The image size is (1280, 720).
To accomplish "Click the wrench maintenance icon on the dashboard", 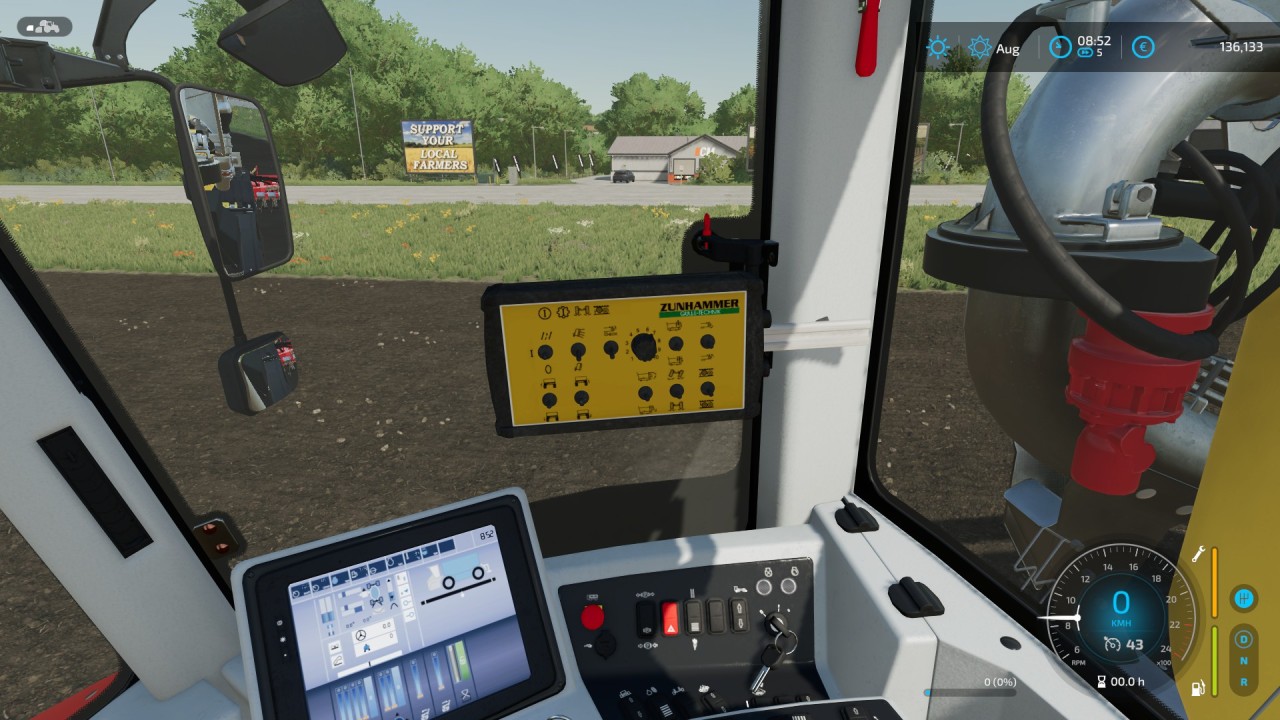I will tap(1198, 553).
